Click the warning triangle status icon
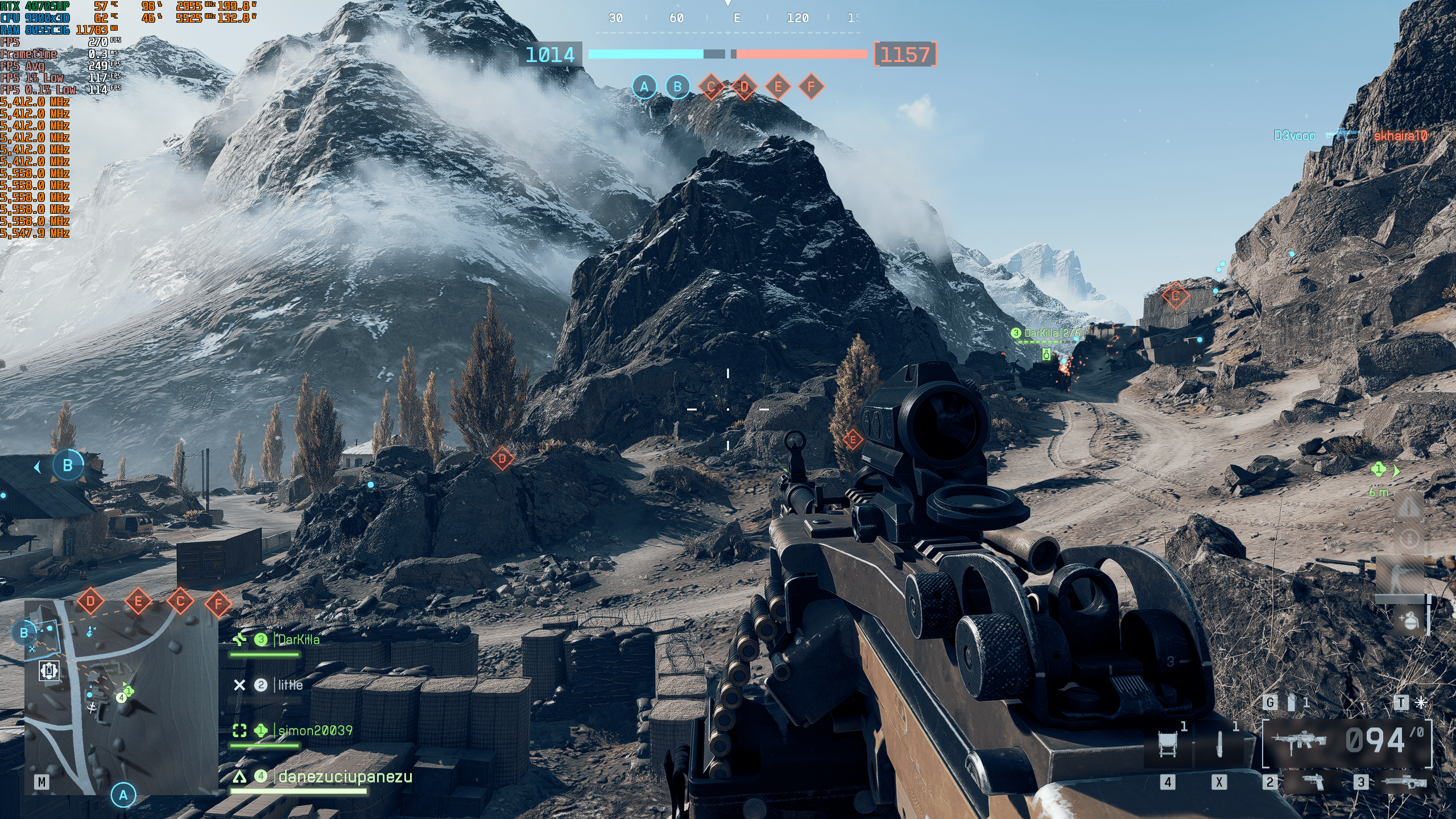 [x=1409, y=506]
